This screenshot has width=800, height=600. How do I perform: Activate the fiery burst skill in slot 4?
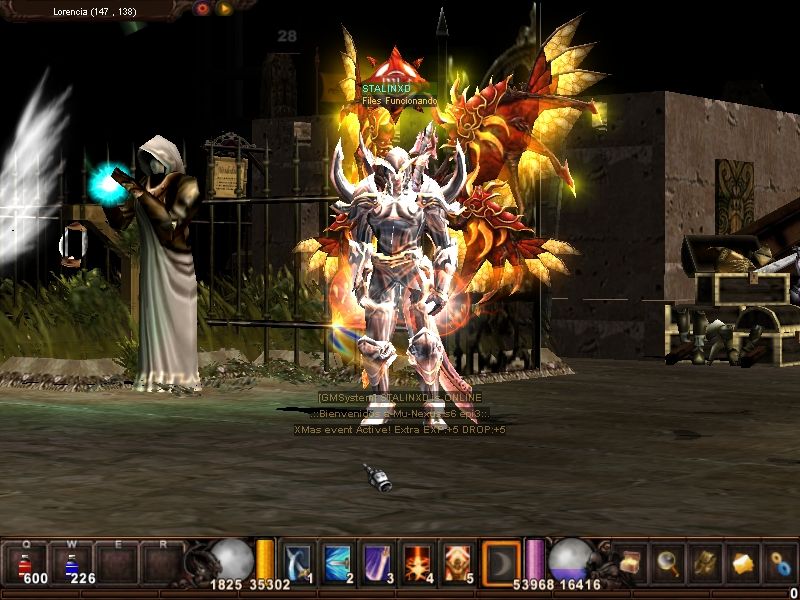click(x=417, y=561)
